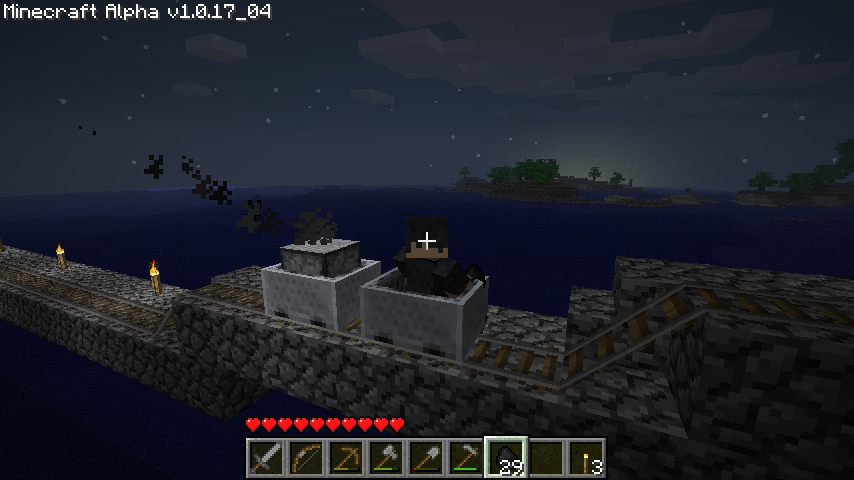Pick the grey-headed pickaxe slot
This screenshot has width=854, height=480.
click(466, 458)
